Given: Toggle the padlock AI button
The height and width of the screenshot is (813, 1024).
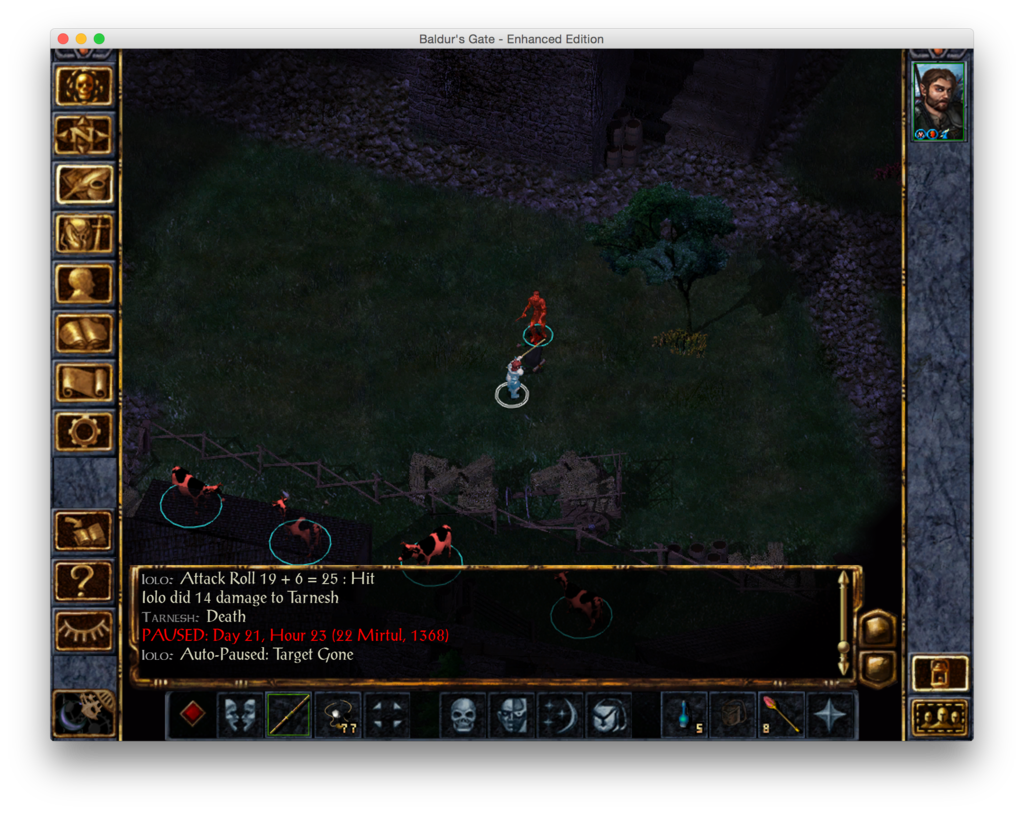Looking at the screenshot, I should [940, 673].
